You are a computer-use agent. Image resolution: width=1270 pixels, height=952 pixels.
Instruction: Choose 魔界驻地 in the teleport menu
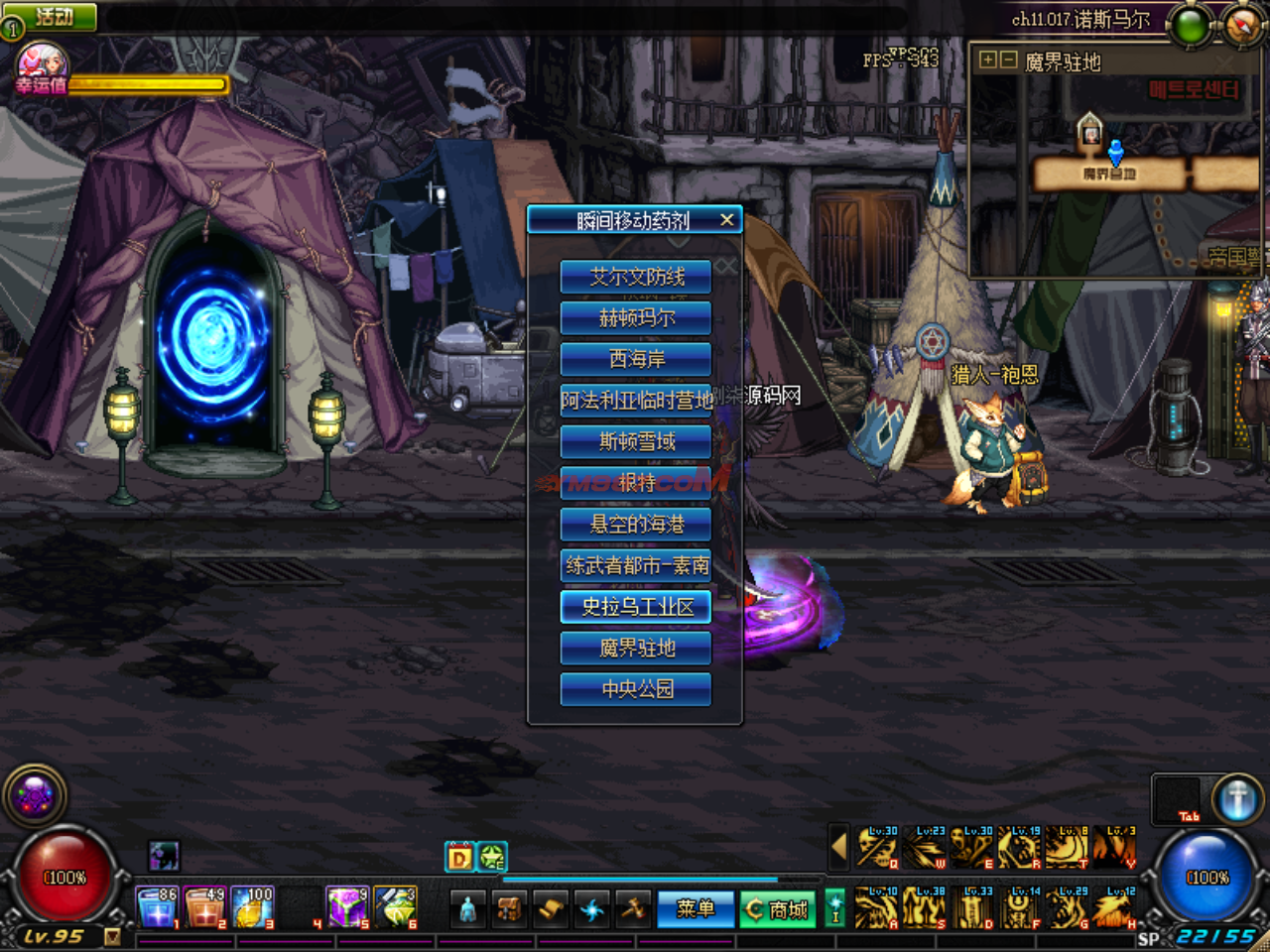click(x=636, y=648)
